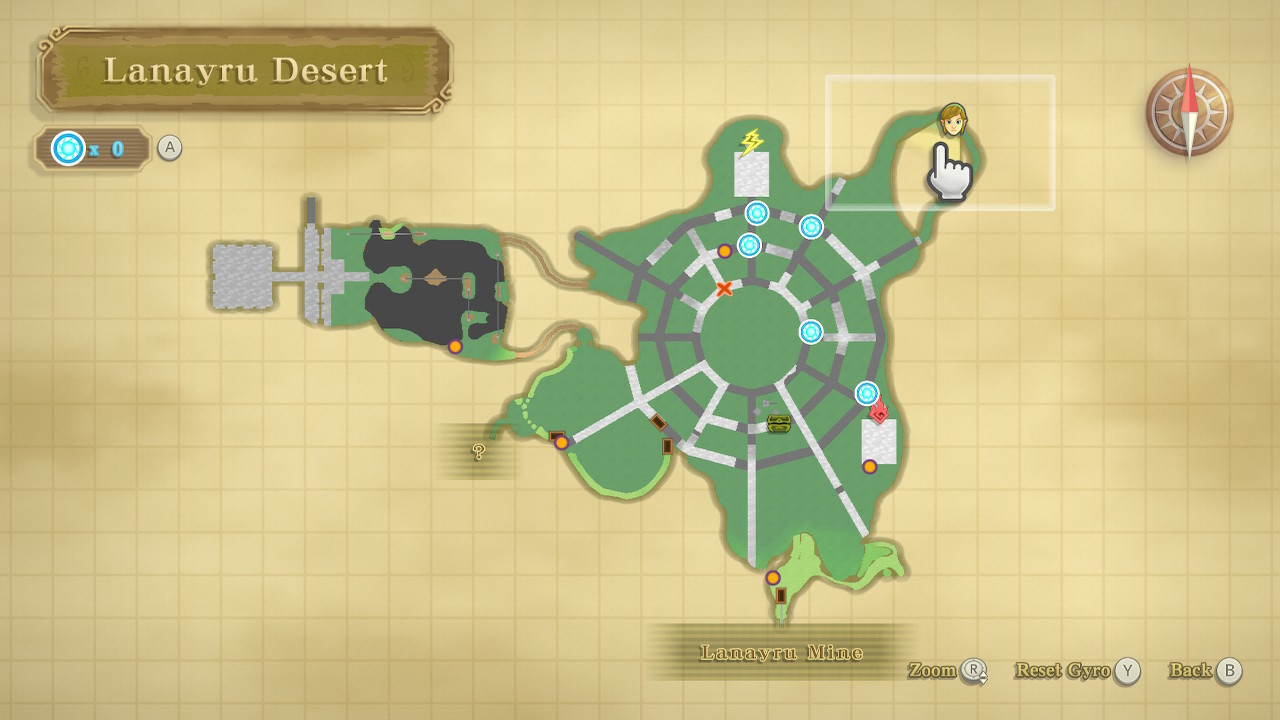The height and width of the screenshot is (720, 1280).
Task: Click Link's head position marker
Action: pyautogui.click(x=953, y=122)
